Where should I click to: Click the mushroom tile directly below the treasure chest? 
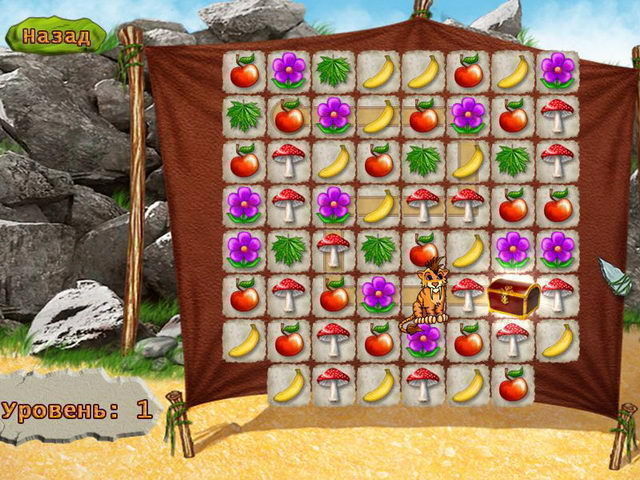pos(513,339)
